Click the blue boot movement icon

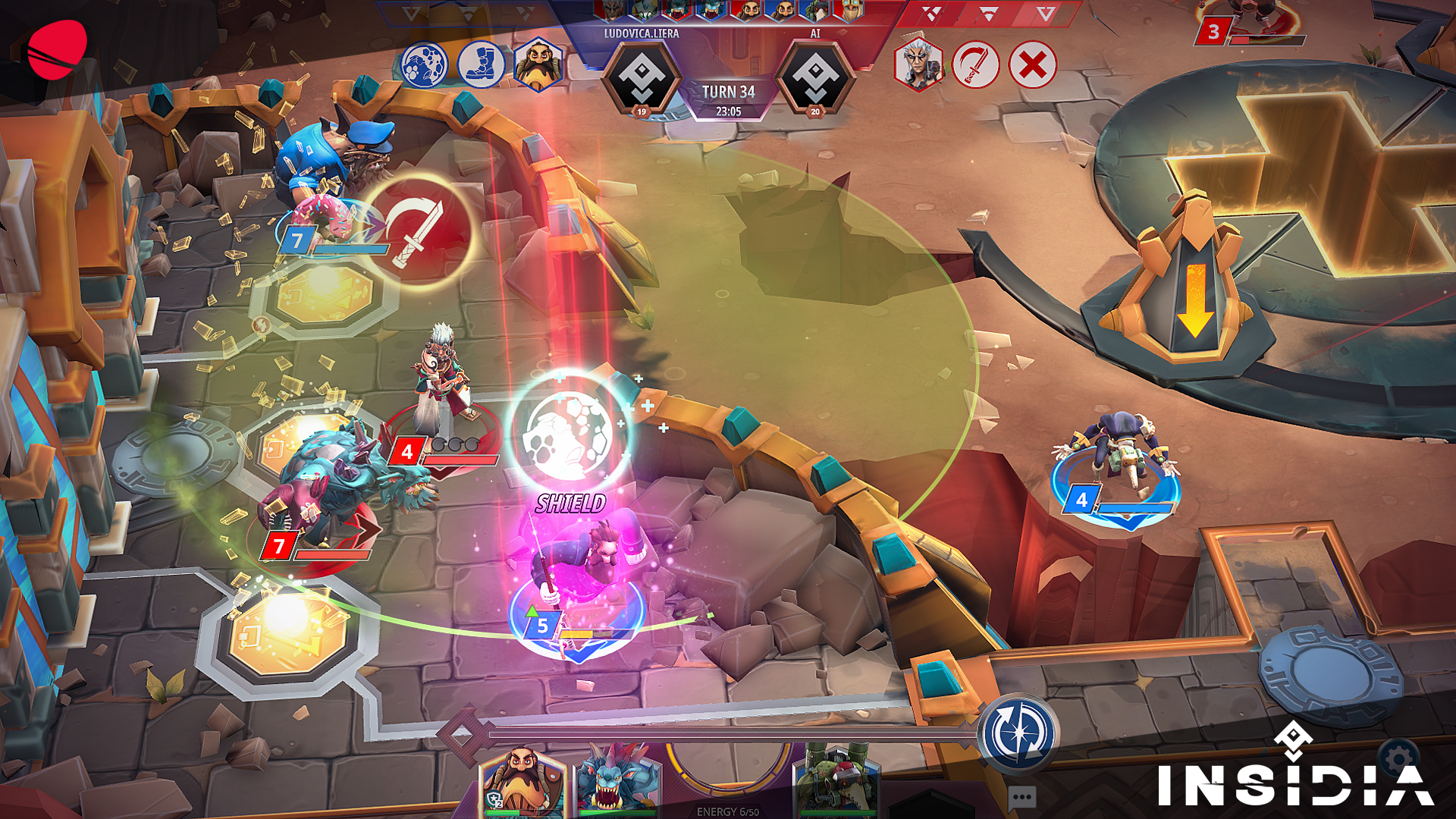(x=481, y=65)
